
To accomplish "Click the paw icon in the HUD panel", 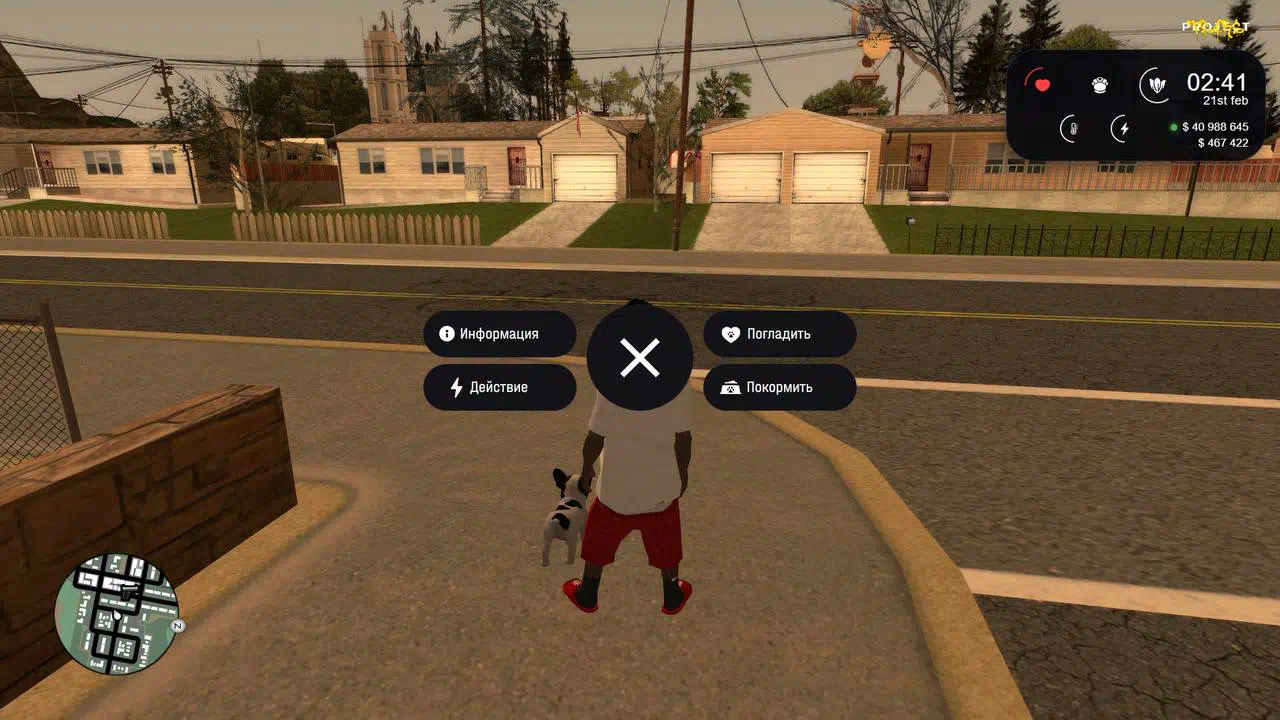I will pos(1100,86).
